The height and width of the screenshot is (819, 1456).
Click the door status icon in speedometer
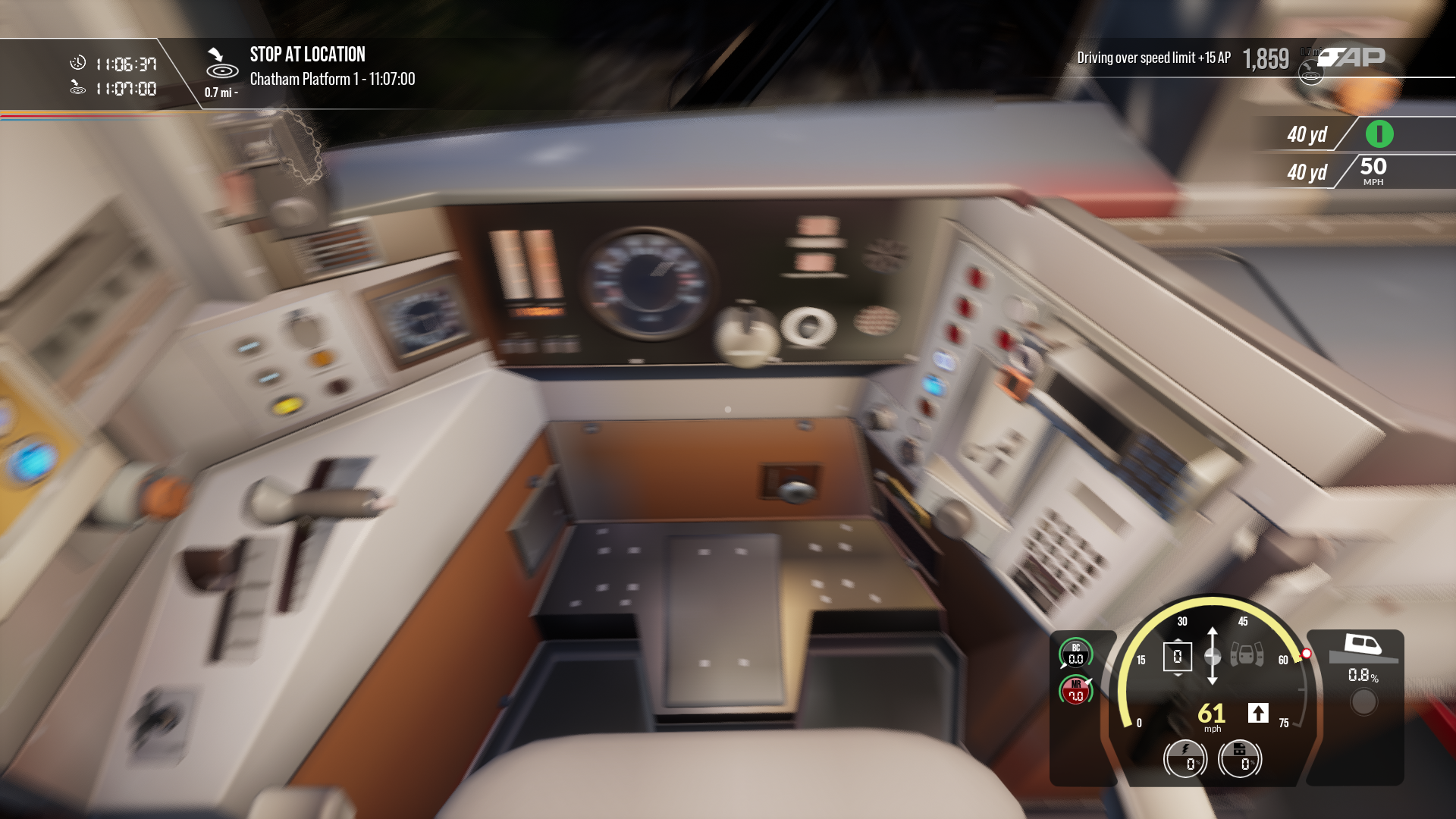(x=1247, y=654)
